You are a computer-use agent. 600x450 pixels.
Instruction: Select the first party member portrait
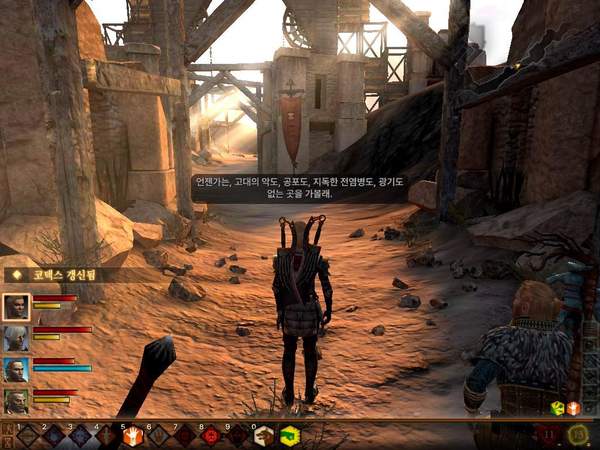pyautogui.click(x=16, y=306)
